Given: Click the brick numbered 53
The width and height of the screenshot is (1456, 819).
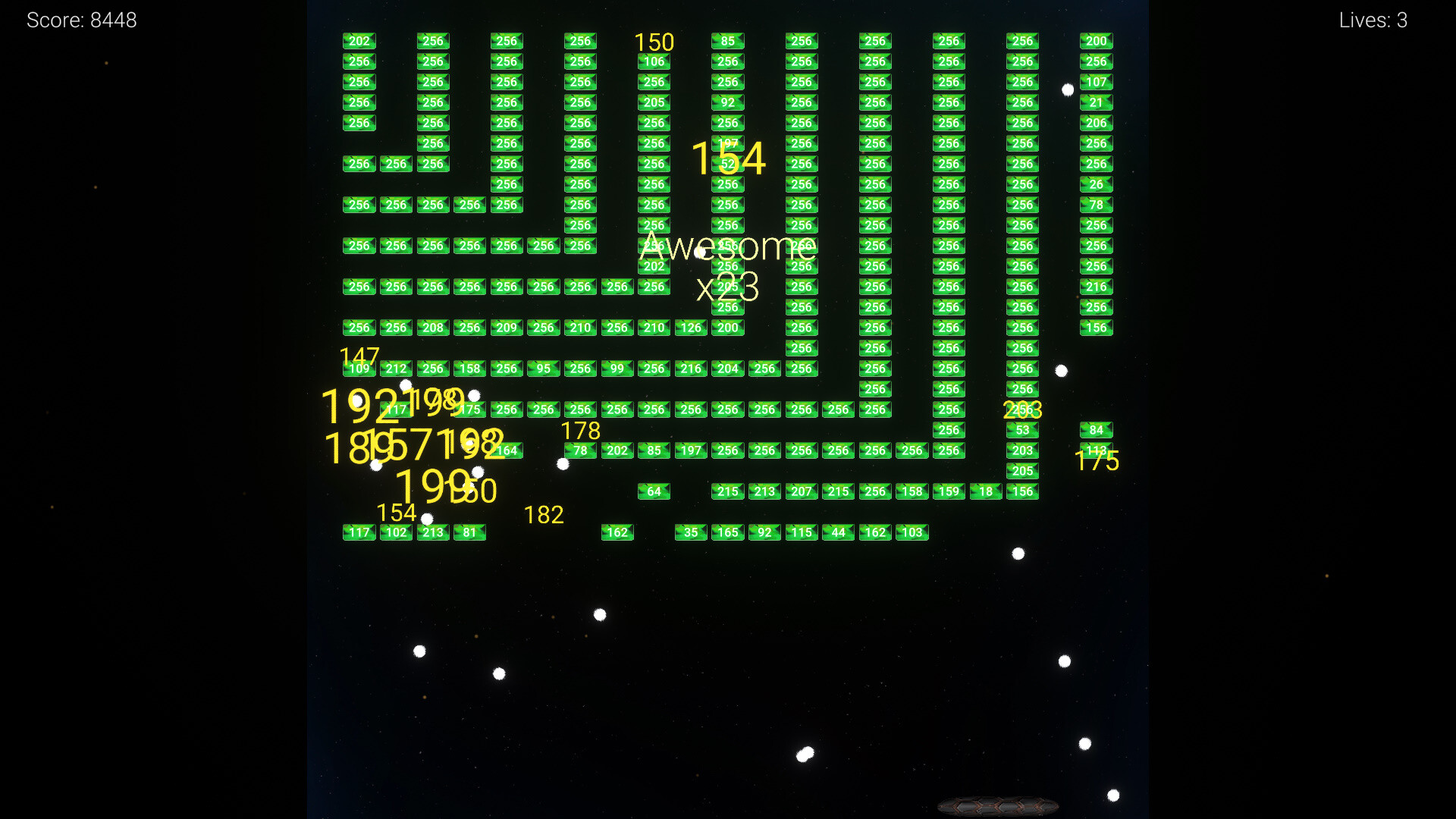Looking at the screenshot, I should [x=1023, y=429].
